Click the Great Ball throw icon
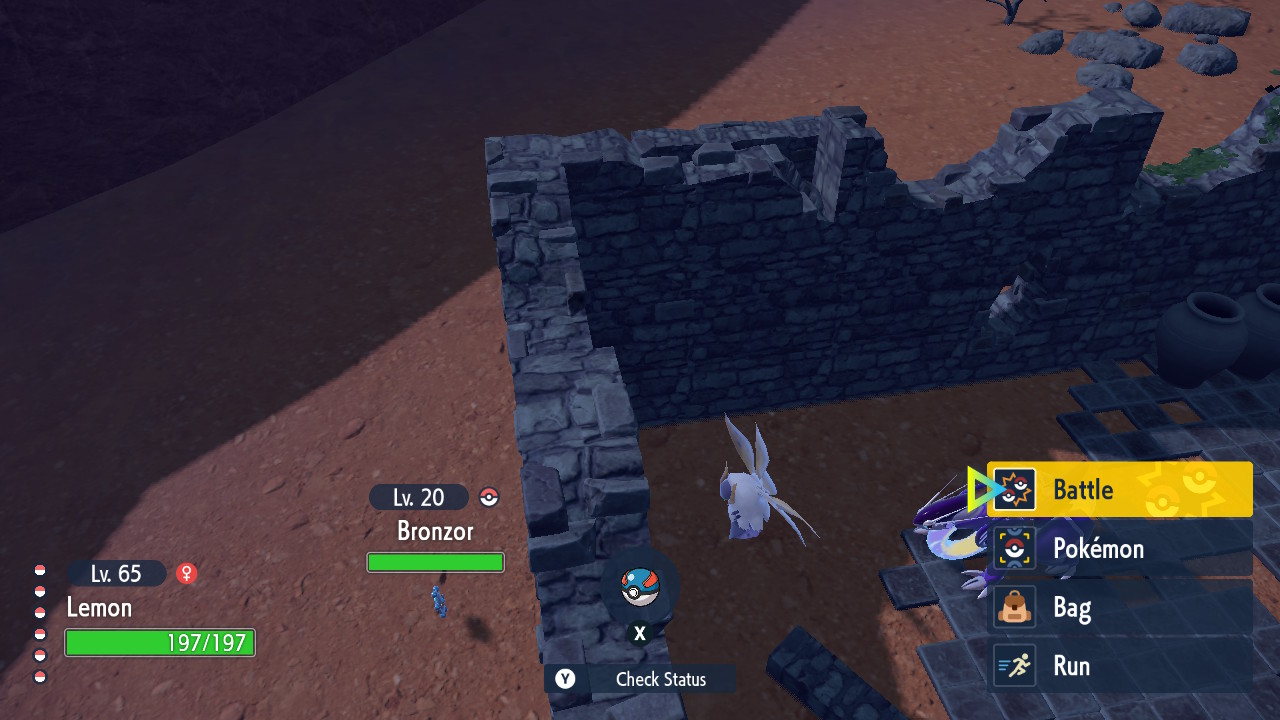The image size is (1280, 720). [640, 588]
